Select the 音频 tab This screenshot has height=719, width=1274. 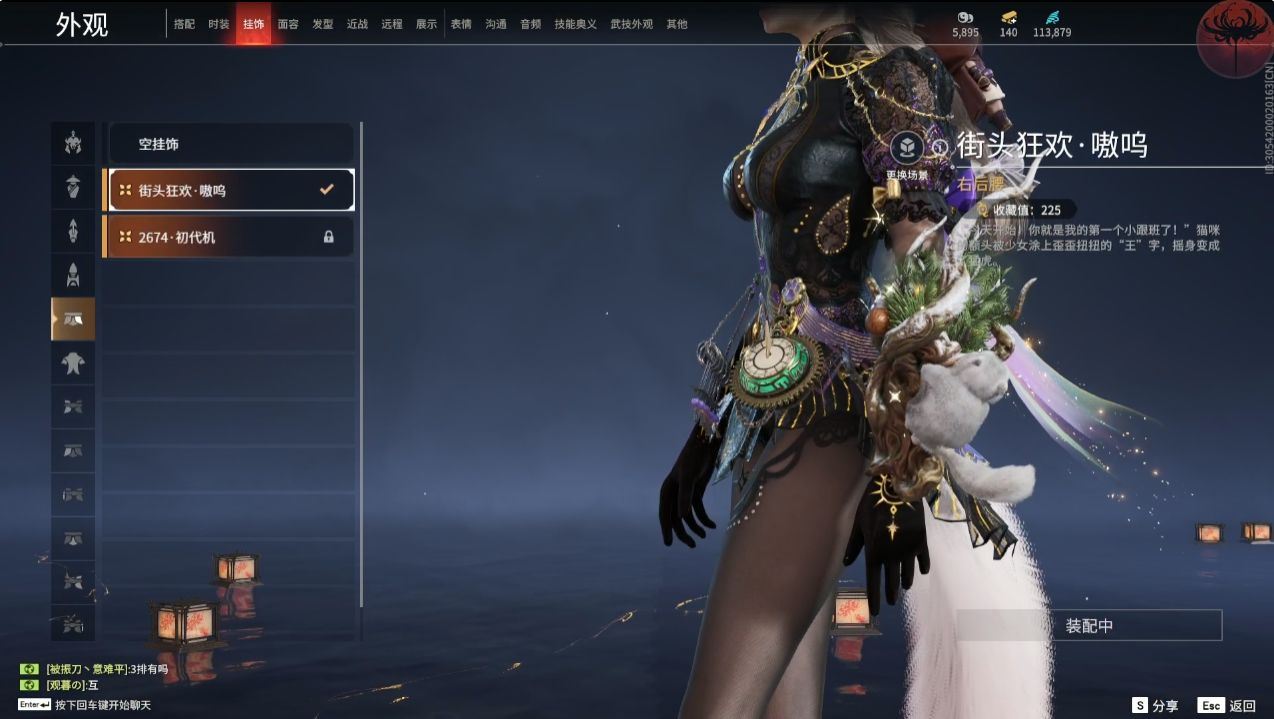pos(530,24)
